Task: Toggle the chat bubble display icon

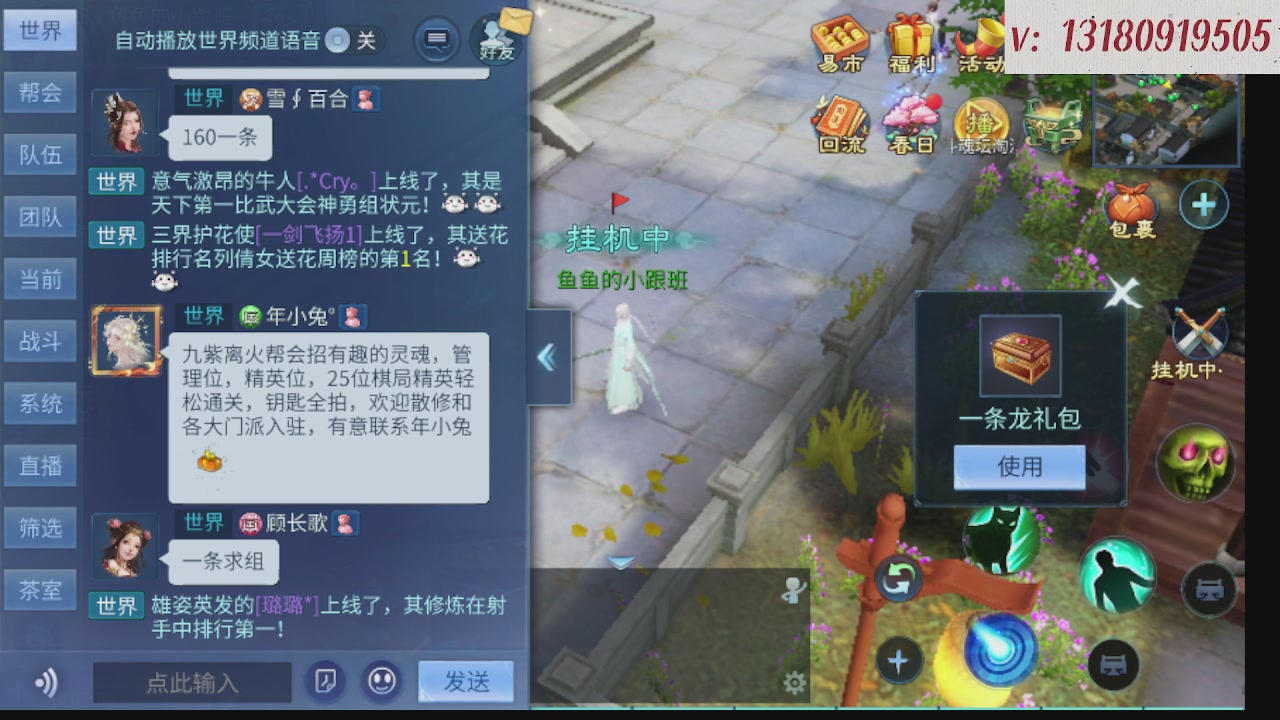Action: tap(434, 41)
